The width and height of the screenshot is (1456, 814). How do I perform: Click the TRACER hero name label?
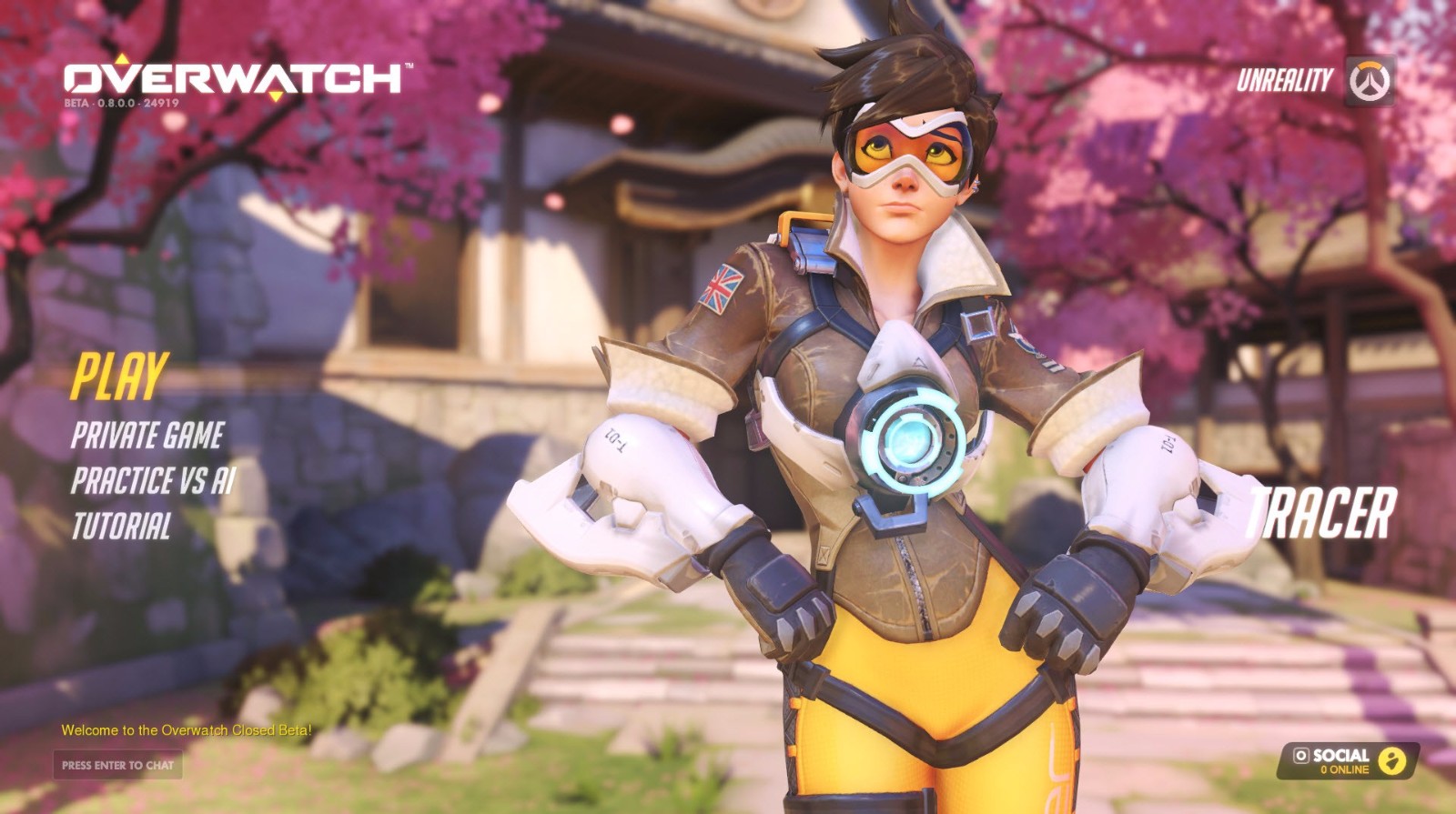click(x=1324, y=514)
